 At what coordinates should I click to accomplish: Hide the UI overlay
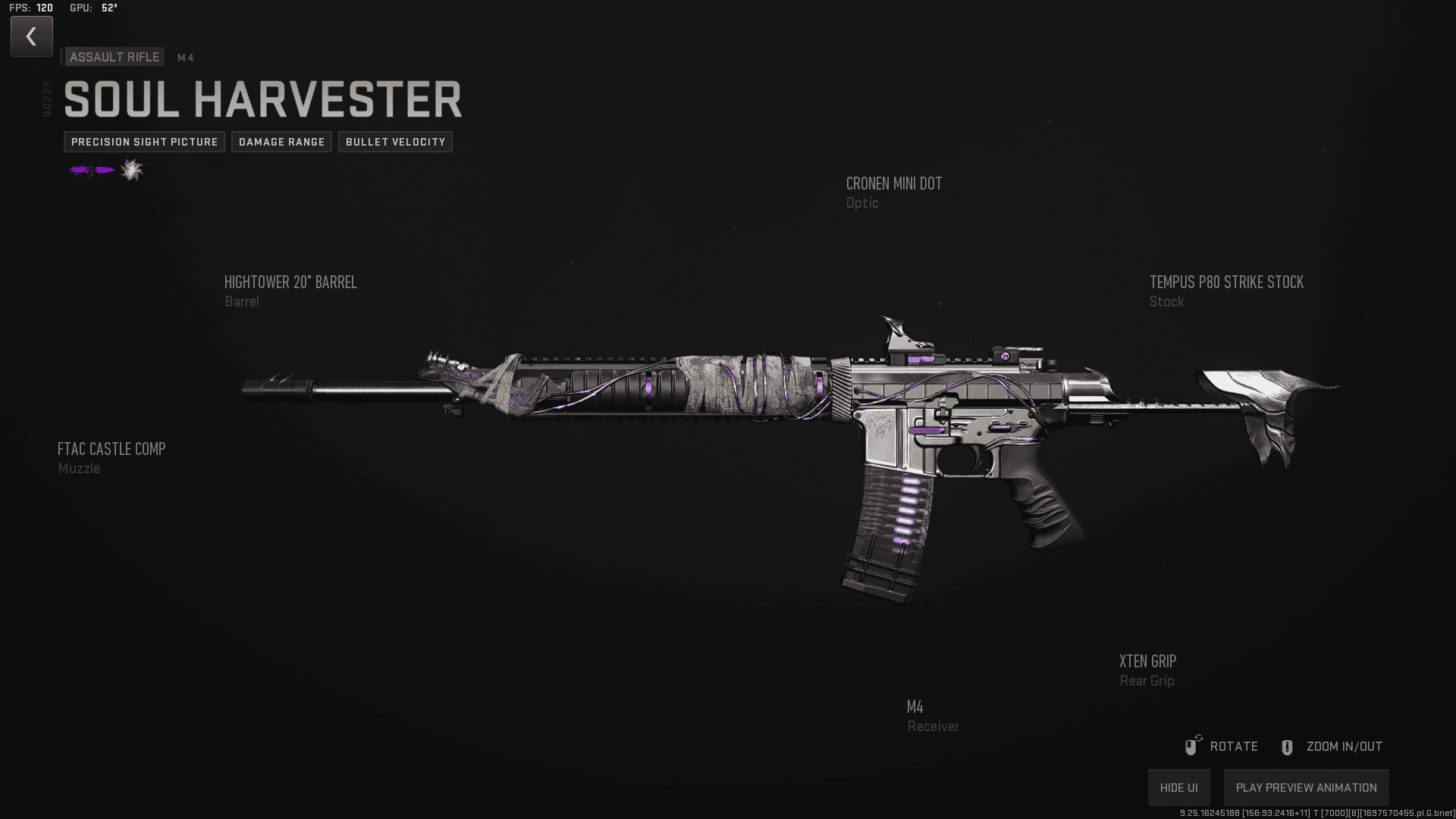coord(1178,787)
